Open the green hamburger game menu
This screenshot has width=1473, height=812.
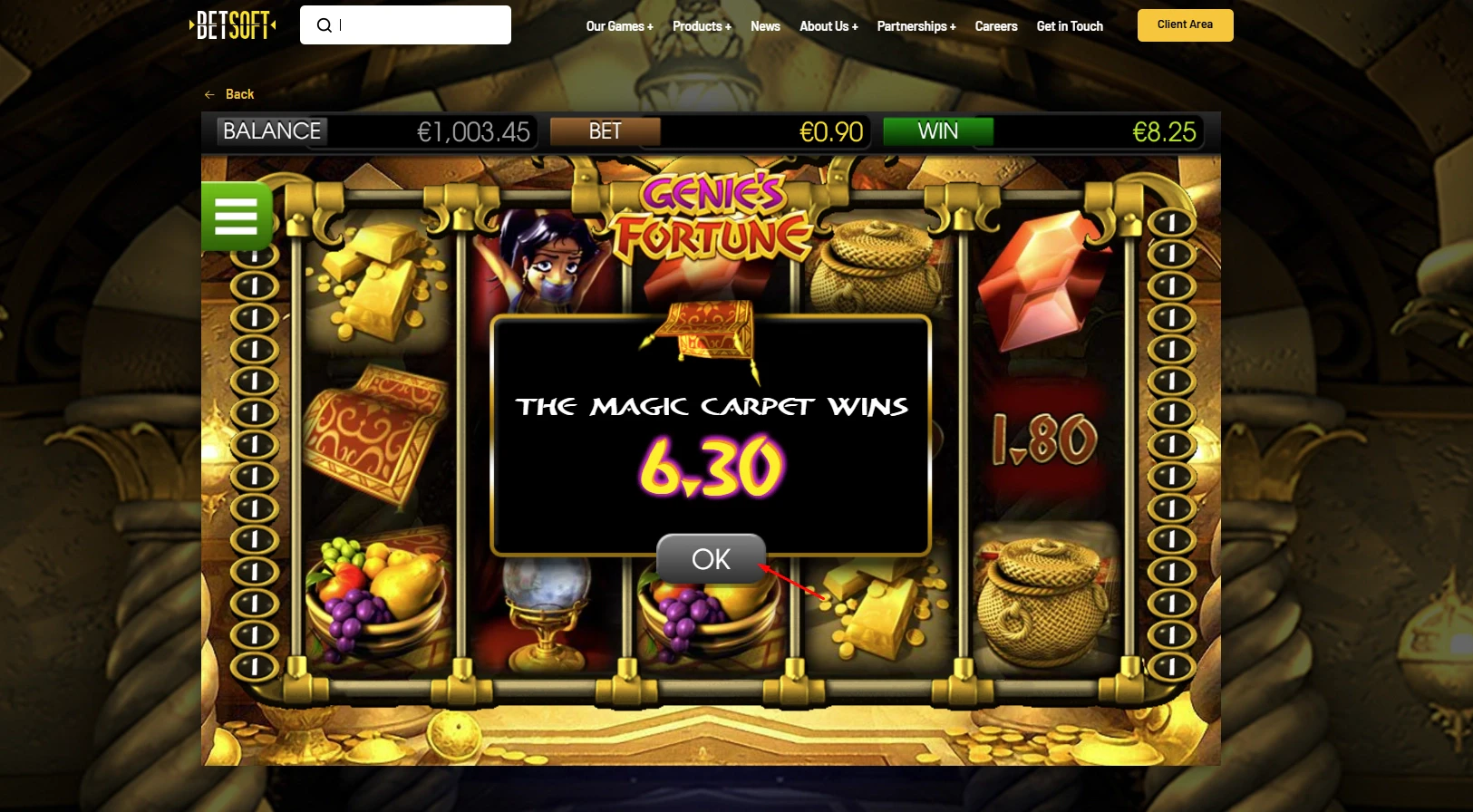236,216
